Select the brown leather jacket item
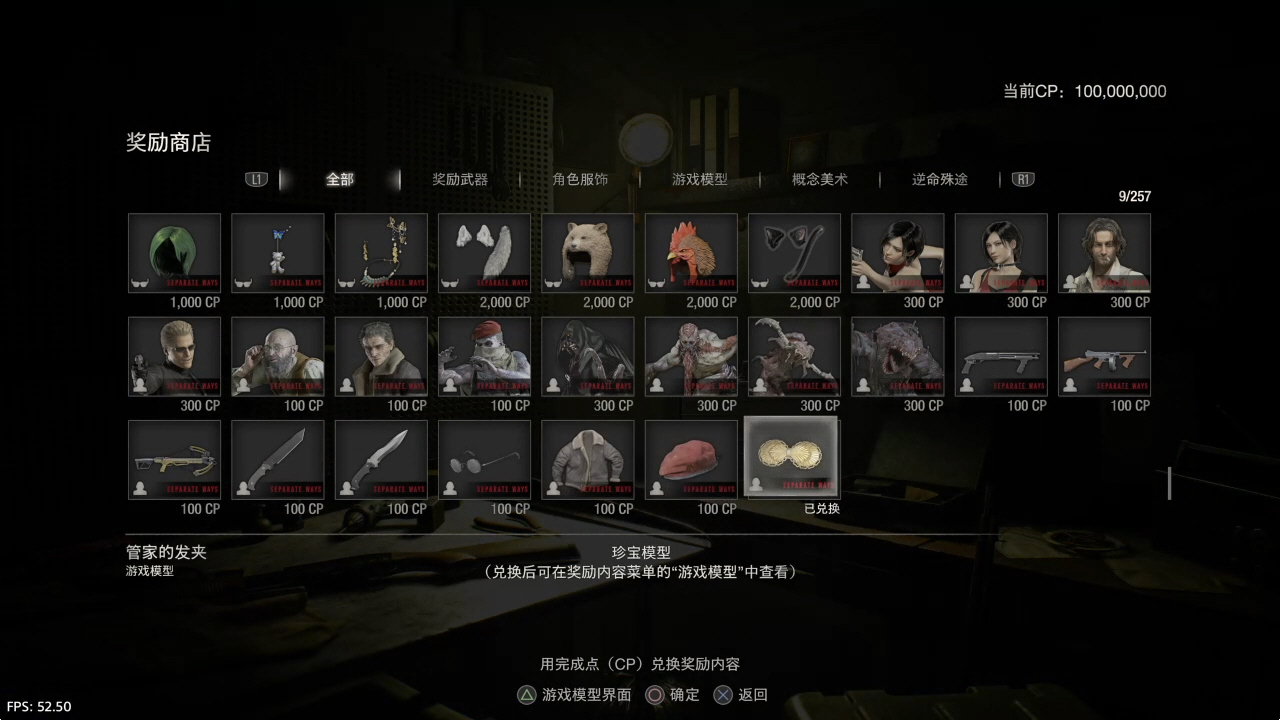 (588, 460)
